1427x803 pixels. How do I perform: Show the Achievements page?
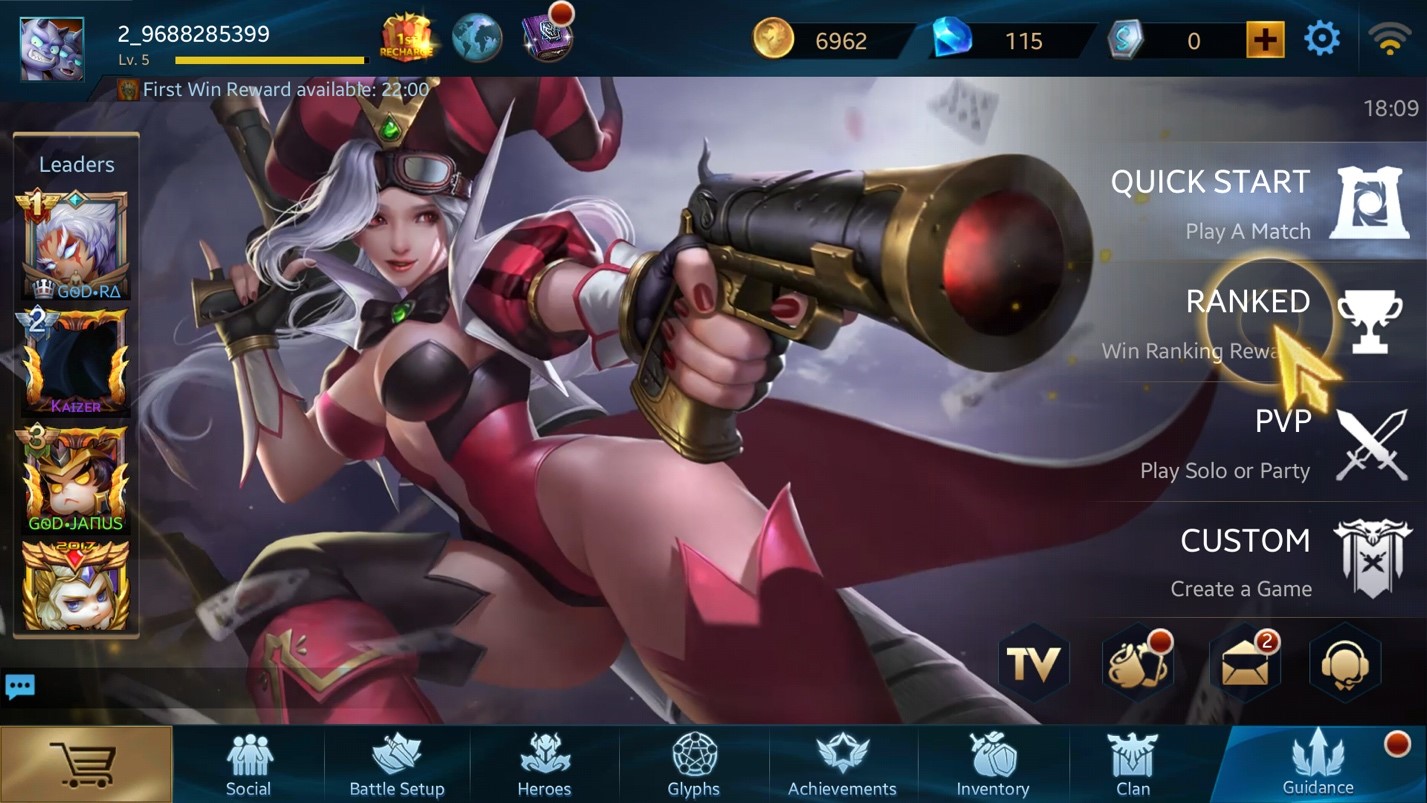[842, 765]
